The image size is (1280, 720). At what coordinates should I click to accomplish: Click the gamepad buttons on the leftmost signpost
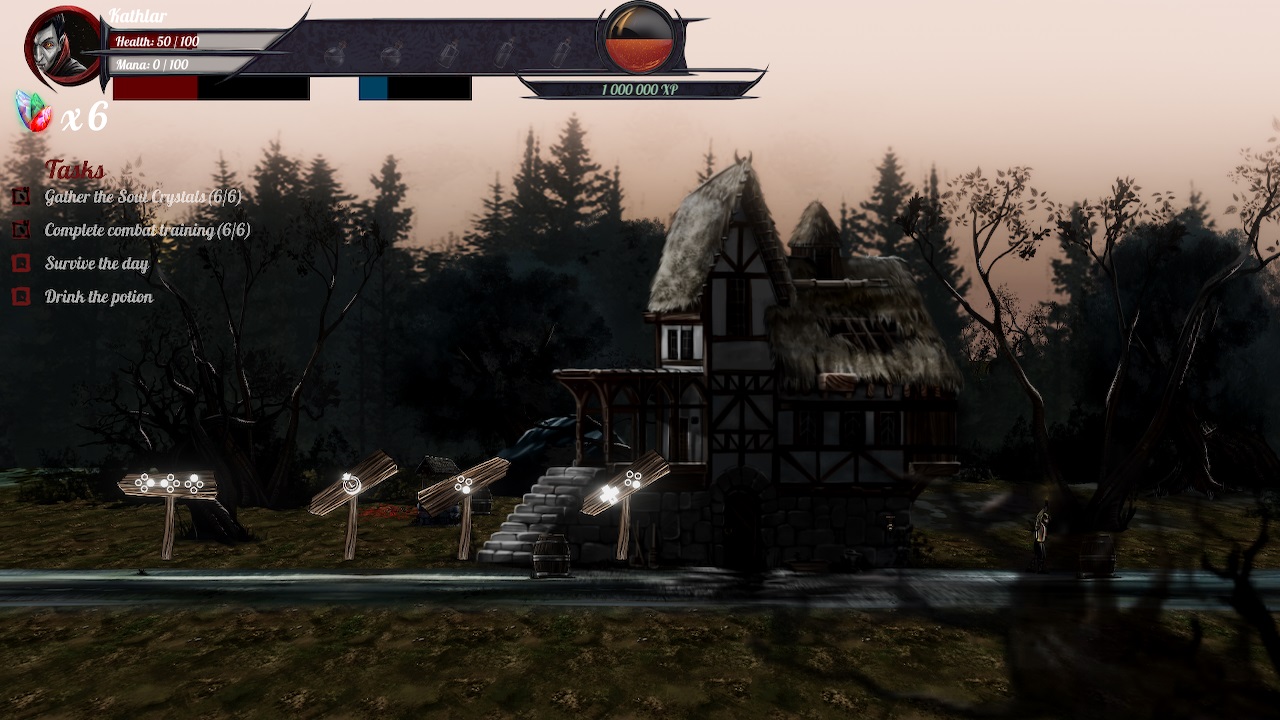(168, 482)
